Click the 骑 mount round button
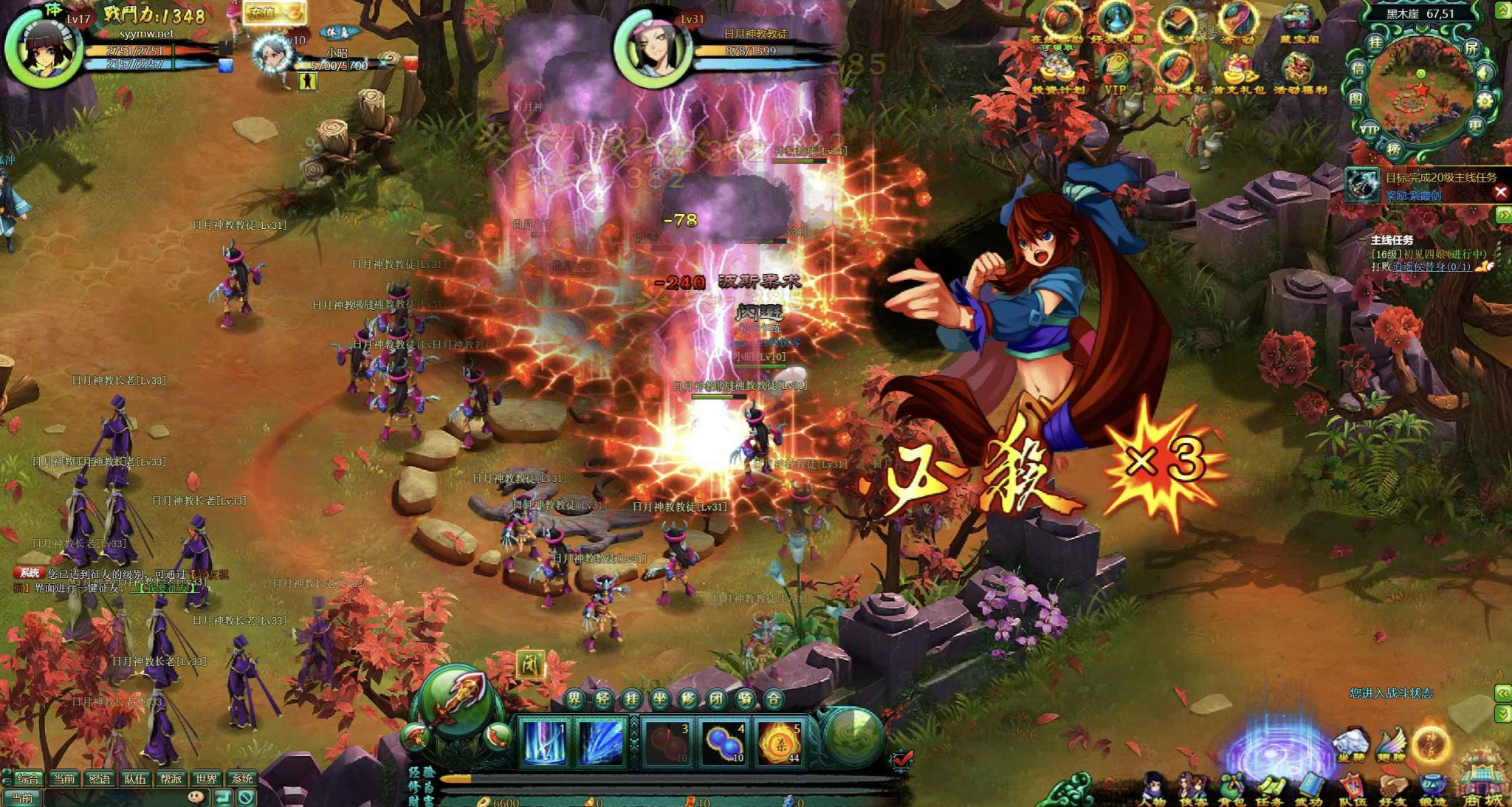Screen dimensions: 1512x807 [x=745, y=698]
